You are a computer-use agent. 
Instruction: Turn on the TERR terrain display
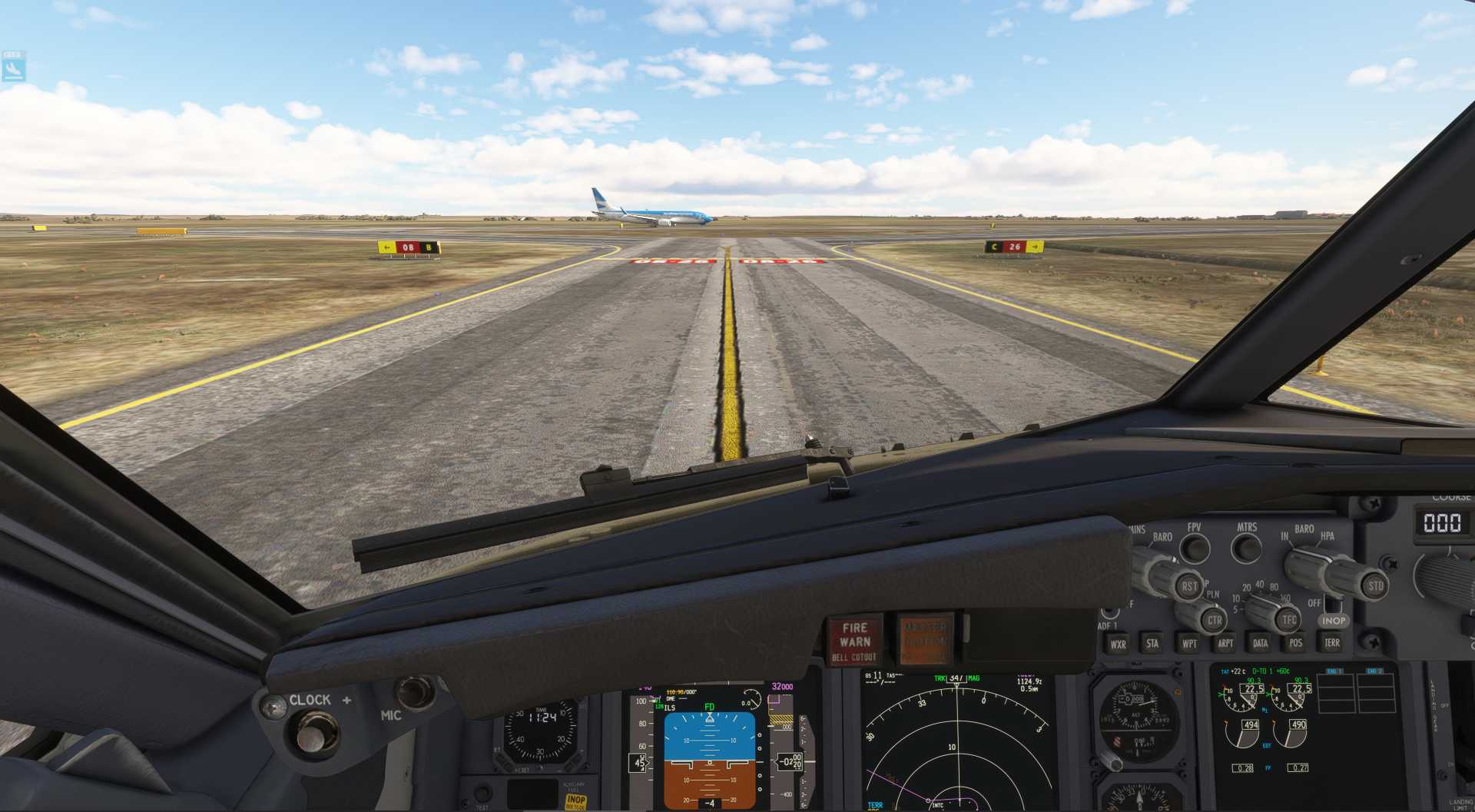(1331, 643)
